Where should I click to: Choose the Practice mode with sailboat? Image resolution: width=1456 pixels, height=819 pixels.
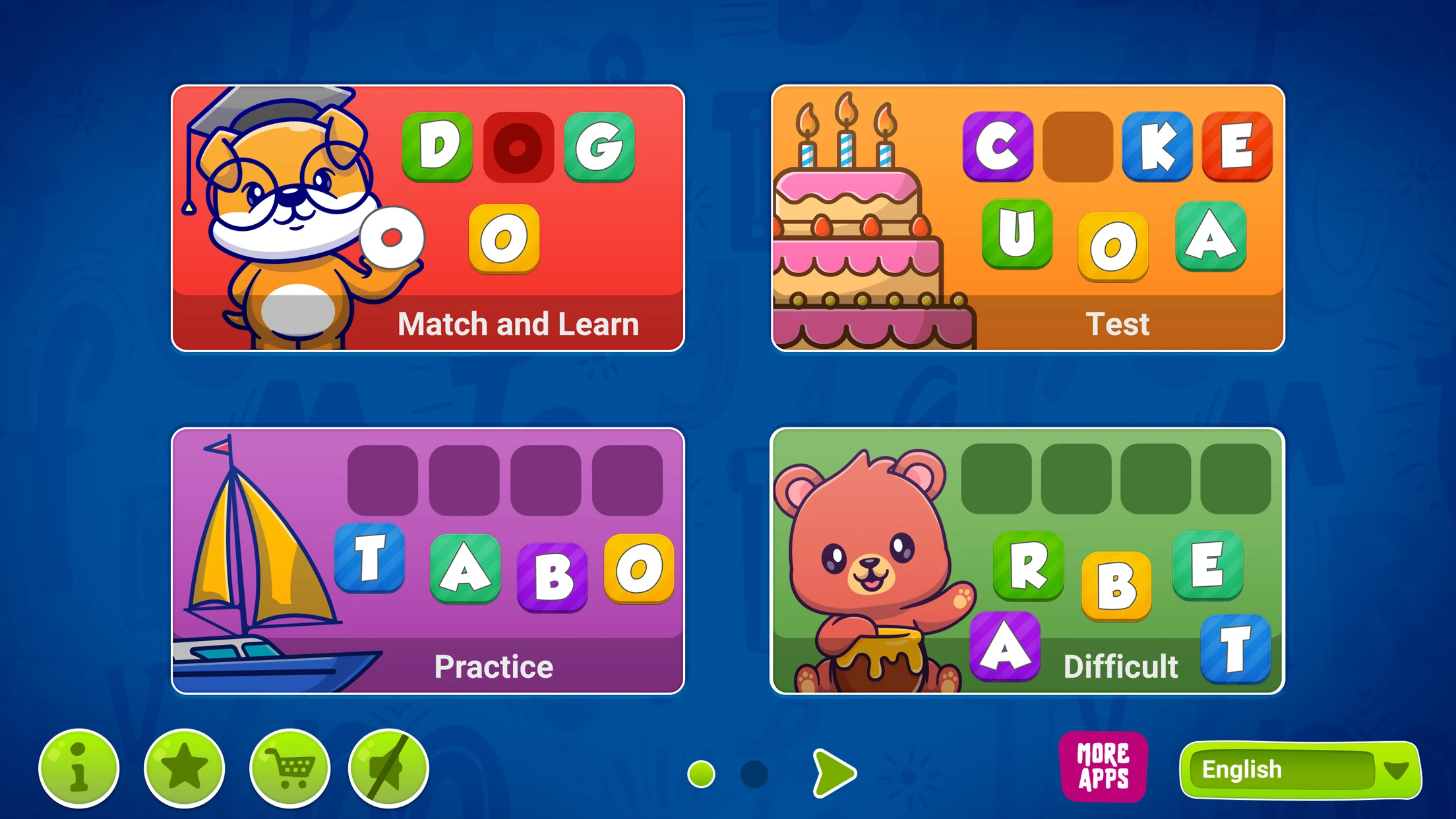(x=427, y=561)
